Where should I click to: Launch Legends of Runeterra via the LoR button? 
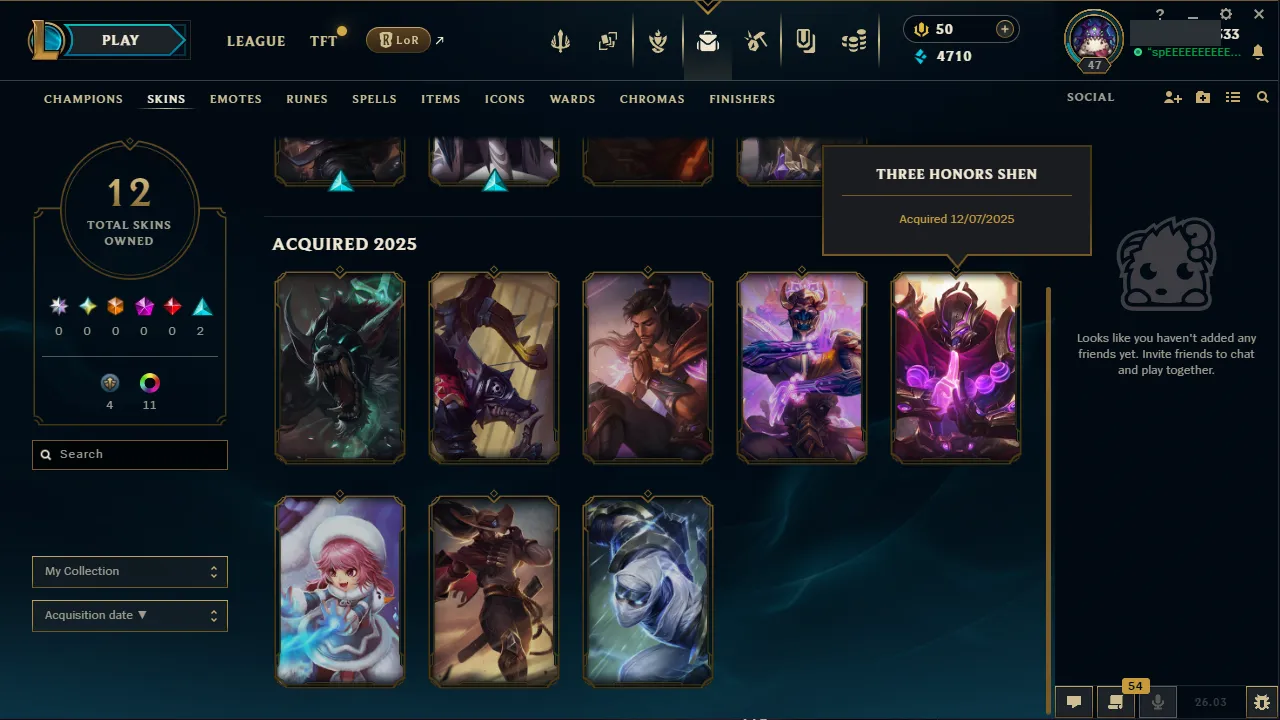[x=398, y=40]
